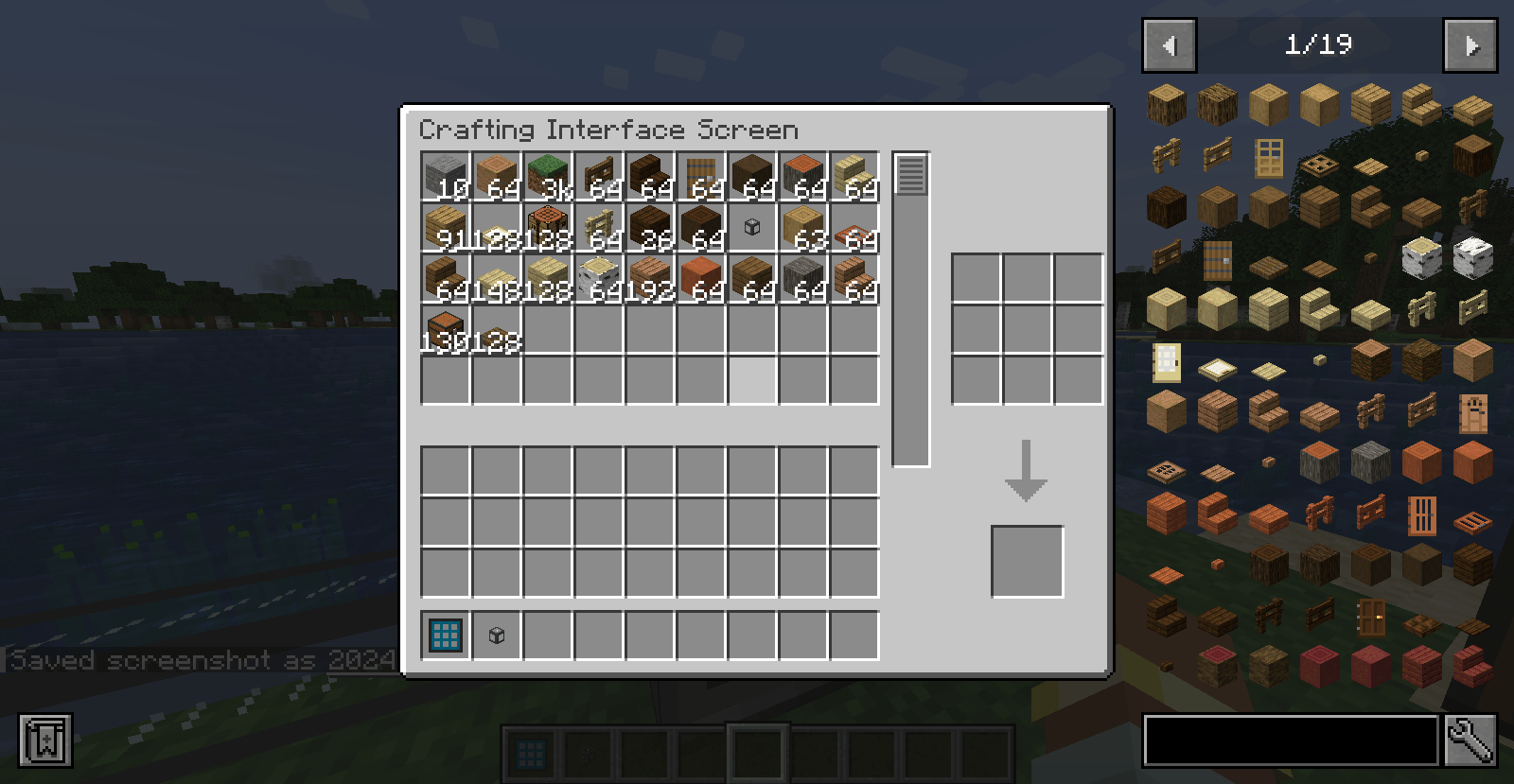Select the grass block stack showing 3k
Viewport: 1514px width, 784px height.
pyautogui.click(x=547, y=175)
